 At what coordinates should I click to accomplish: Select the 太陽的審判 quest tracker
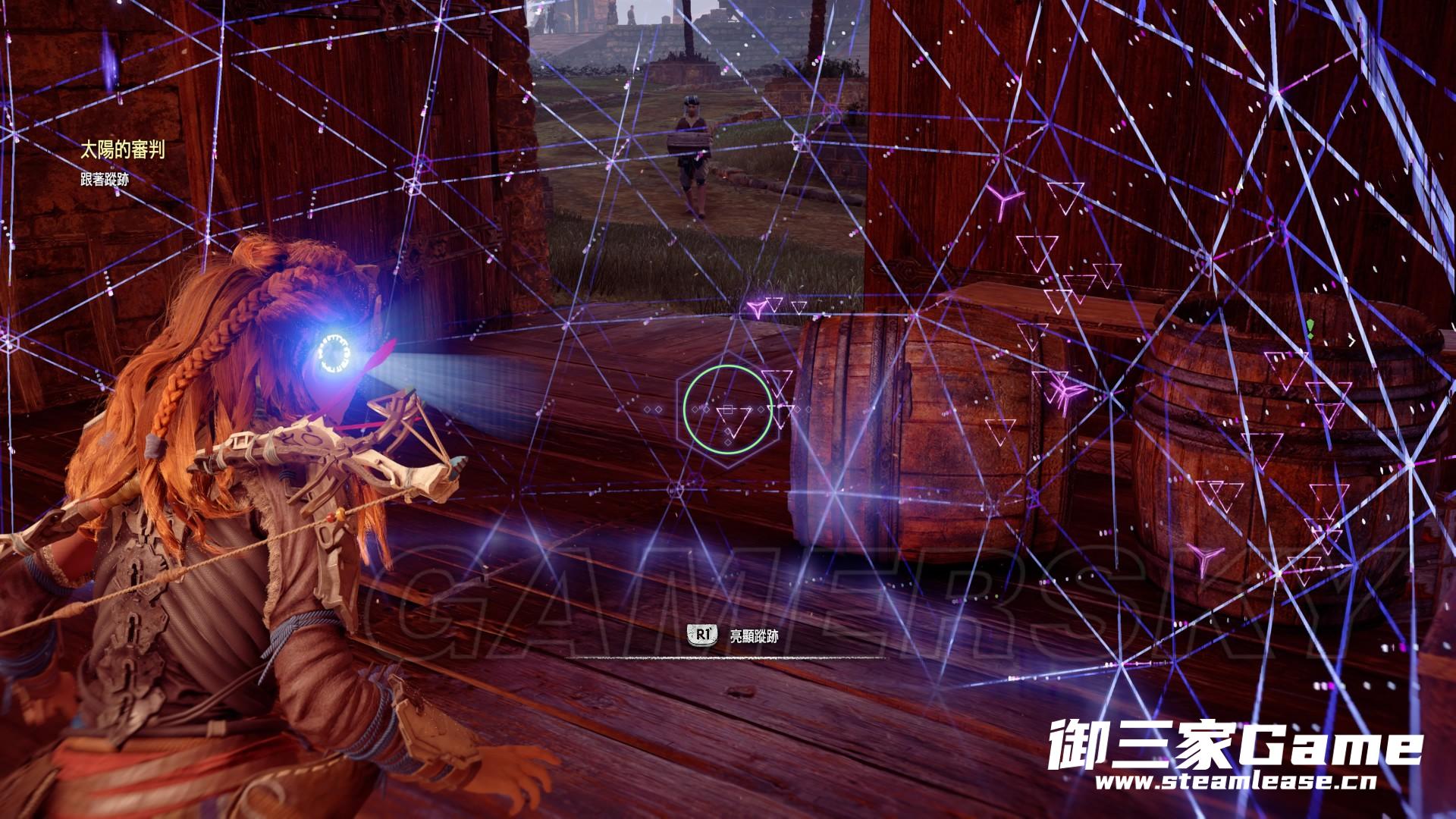tap(122, 150)
